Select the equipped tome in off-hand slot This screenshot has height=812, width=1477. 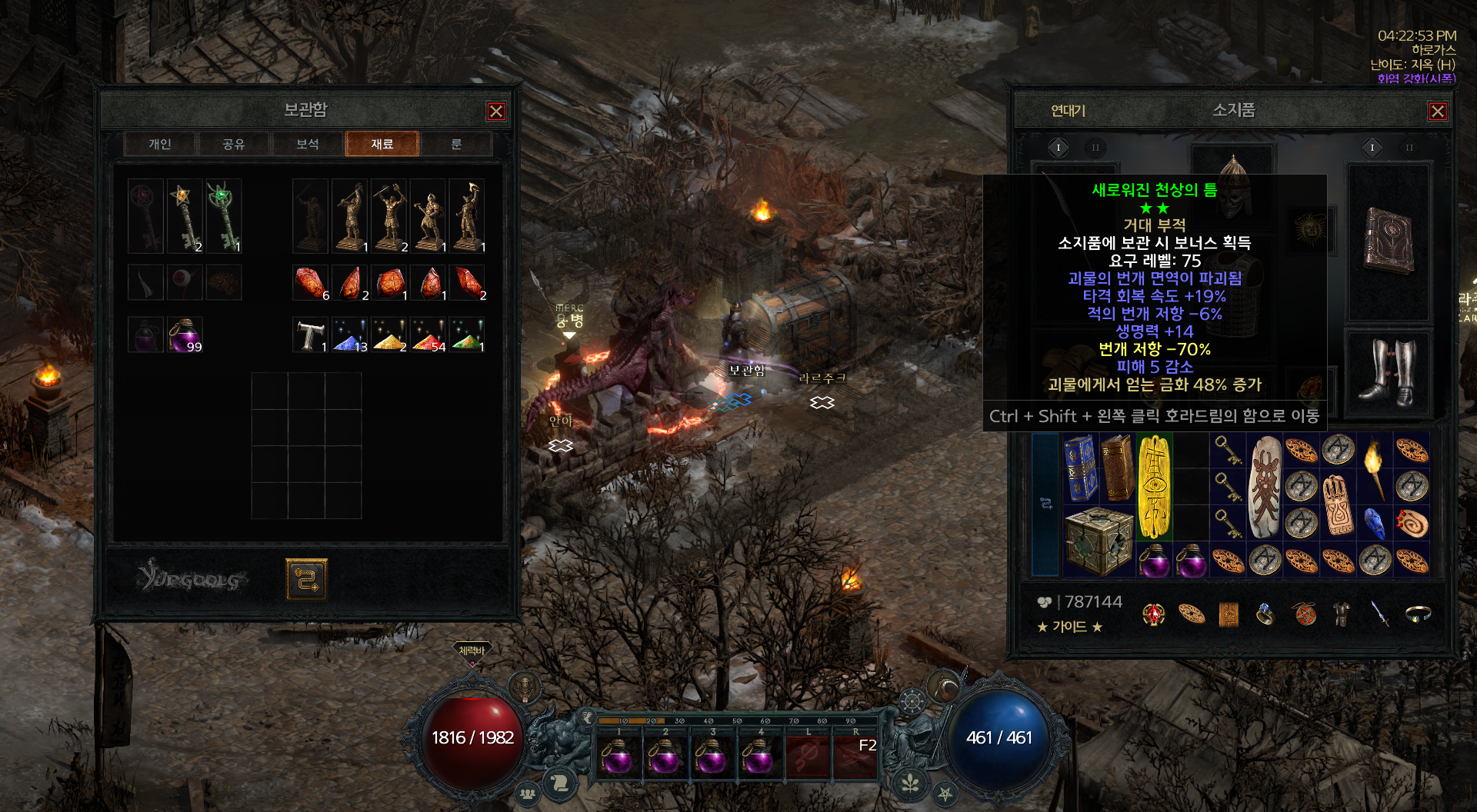pos(1389,240)
